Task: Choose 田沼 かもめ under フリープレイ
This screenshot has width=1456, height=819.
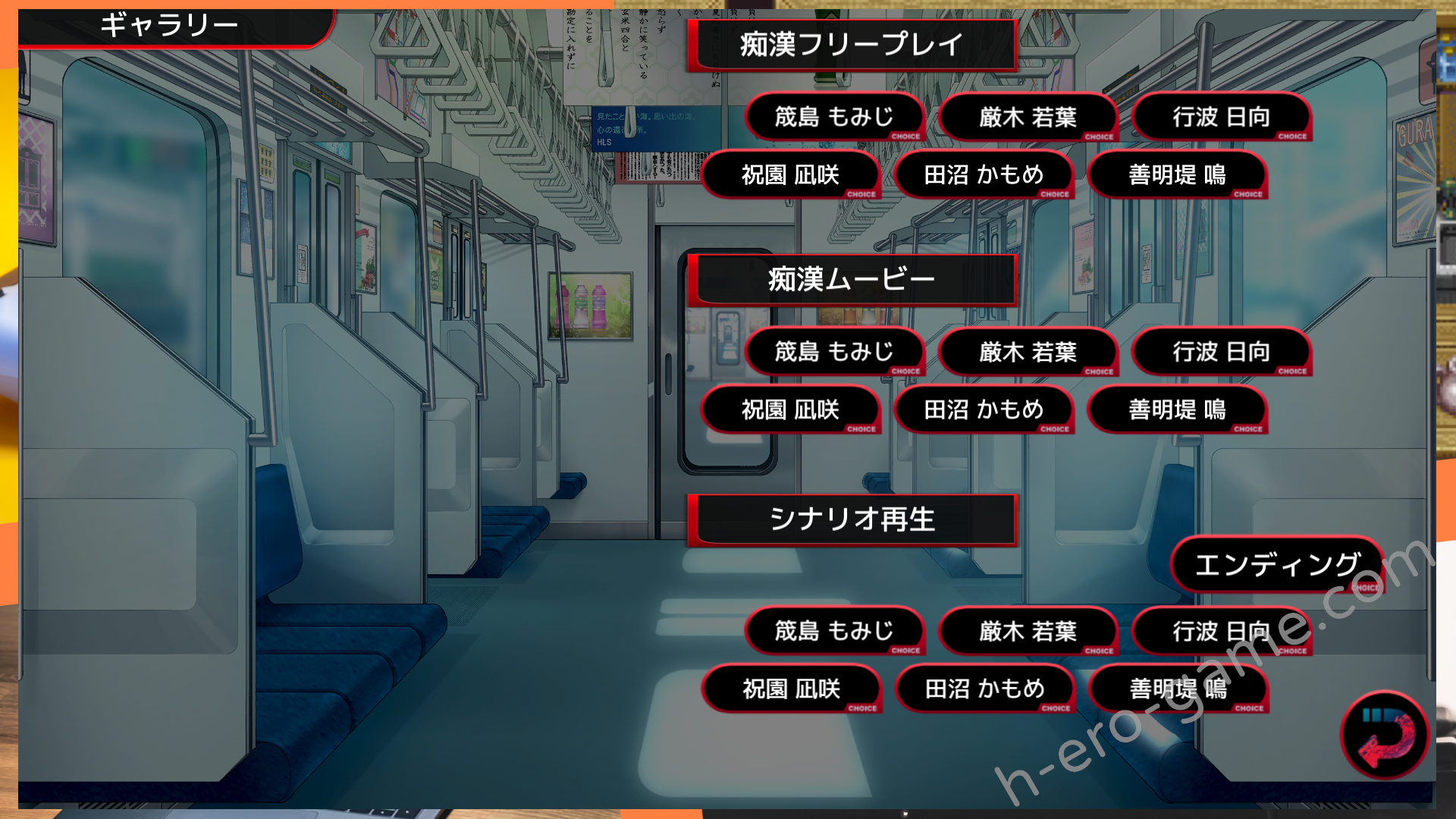Action: point(984,175)
